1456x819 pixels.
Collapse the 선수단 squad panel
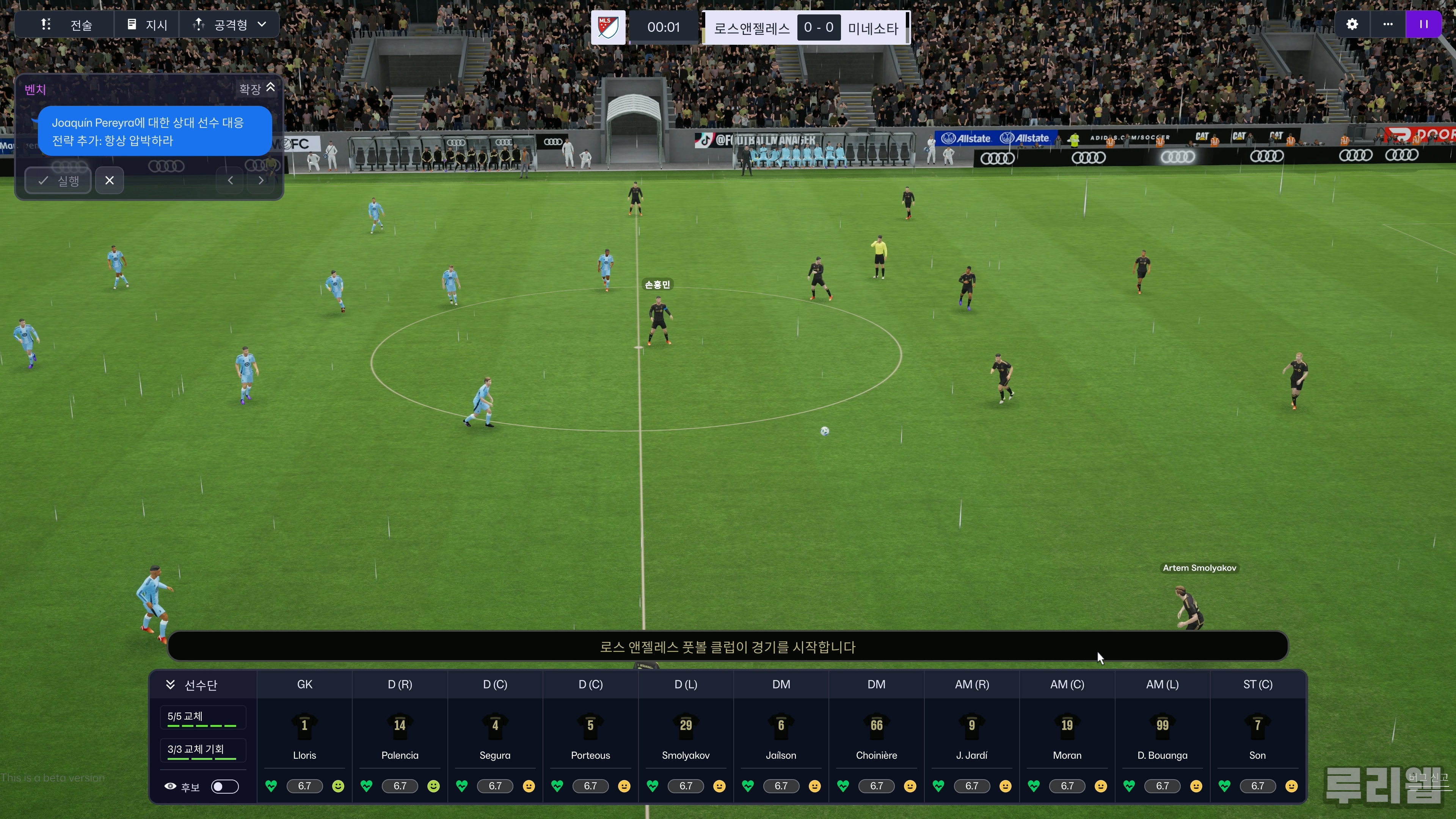(170, 685)
